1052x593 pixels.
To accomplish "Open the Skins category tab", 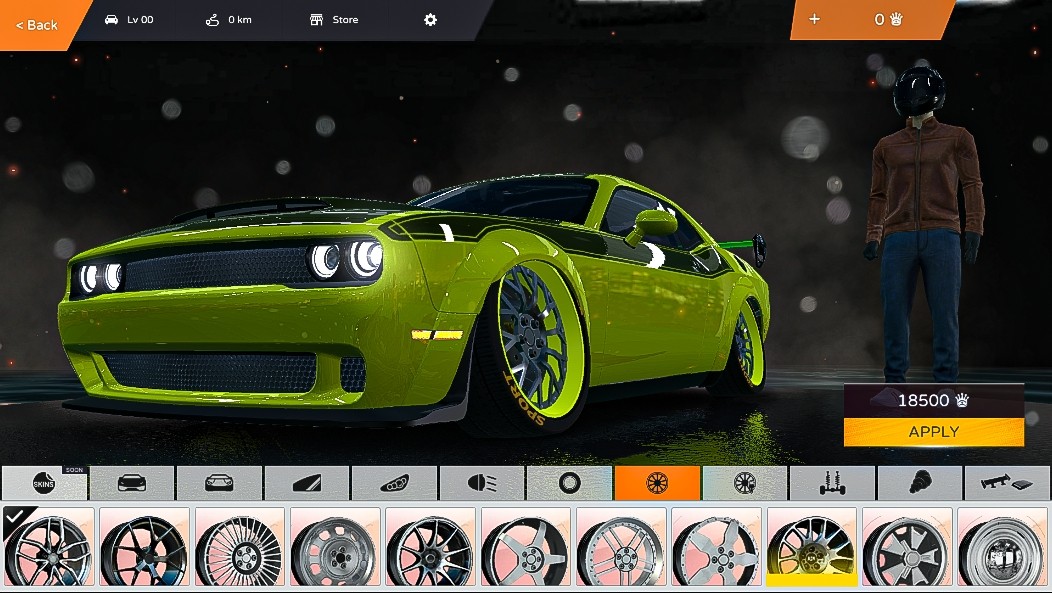I will [x=44, y=483].
